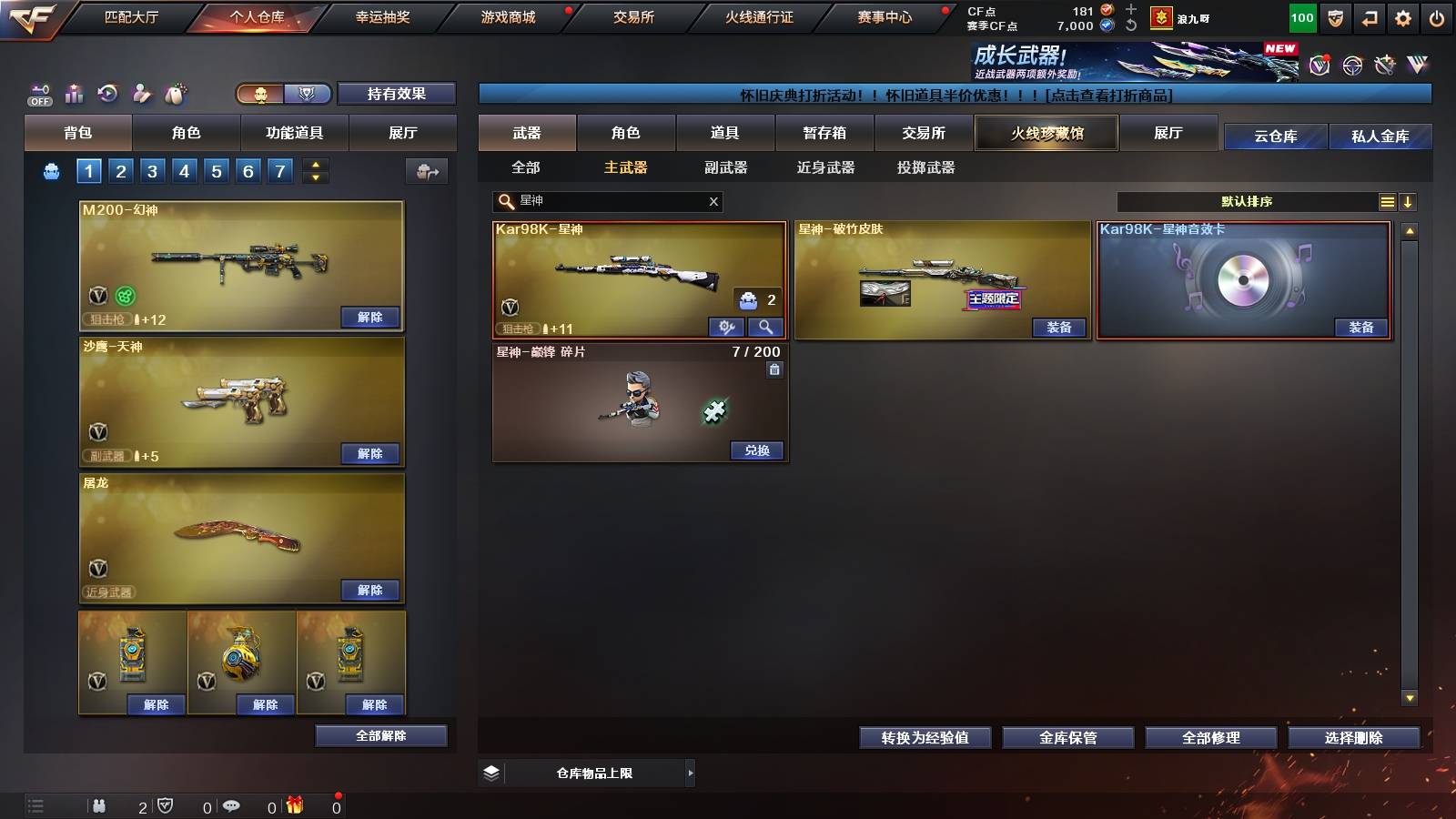Click the 全部解除 button to remove all

pyautogui.click(x=379, y=735)
